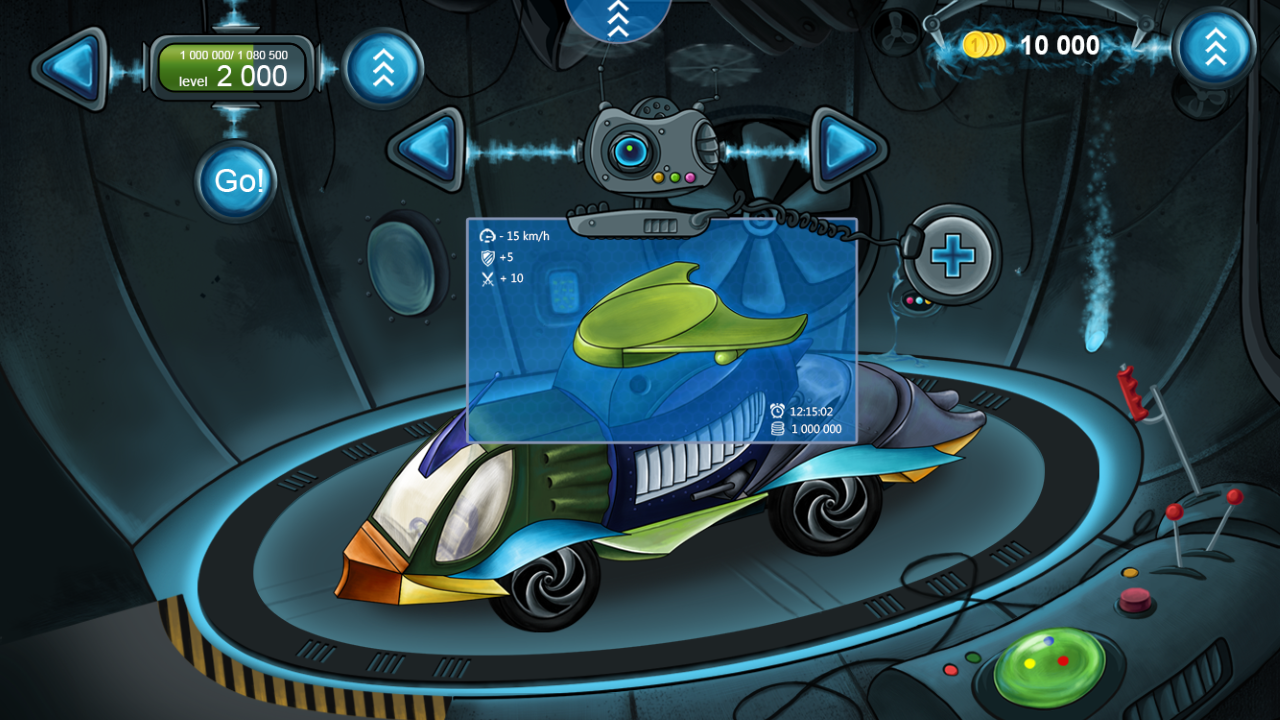Viewport: 1280px width, 720px height.
Task: Click the double chevron above the level display
Action: [384, 68]
